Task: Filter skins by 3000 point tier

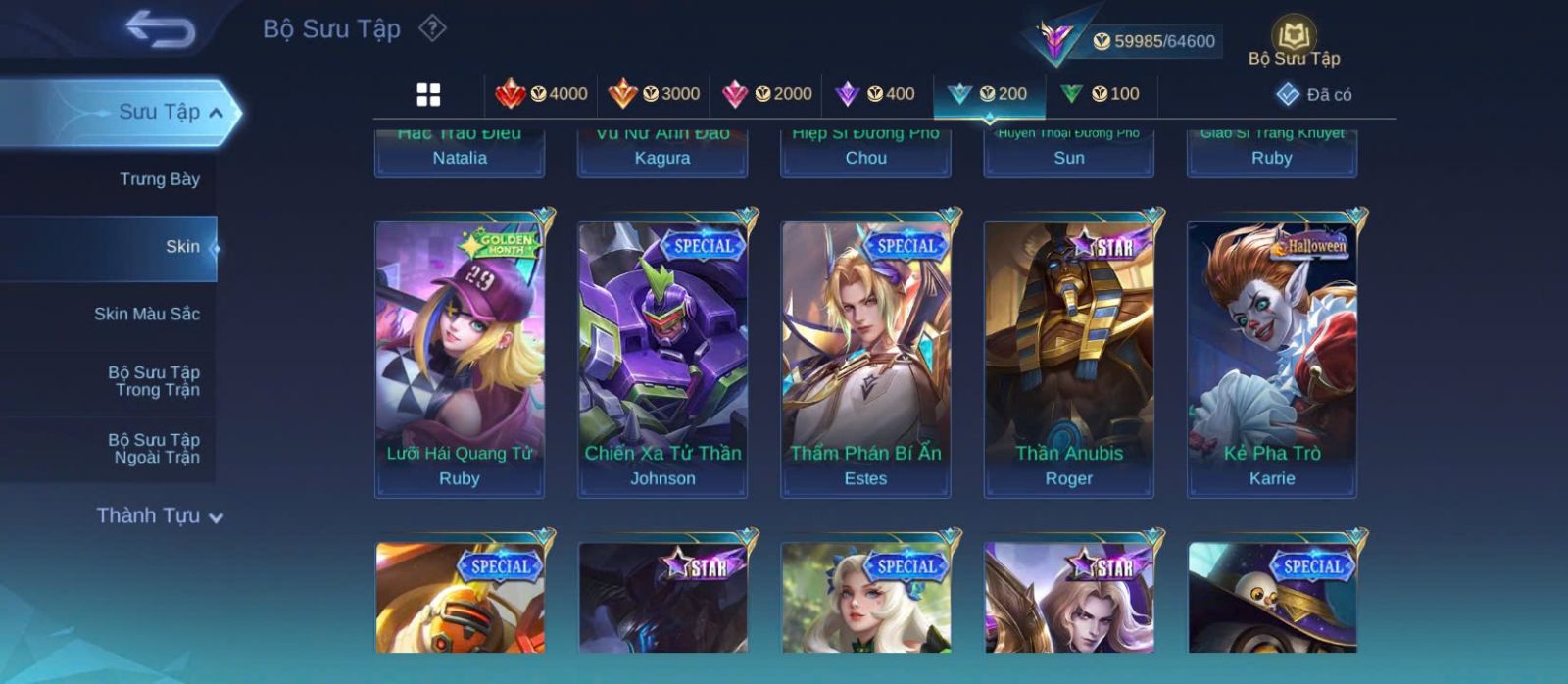Action: point(654,94)
